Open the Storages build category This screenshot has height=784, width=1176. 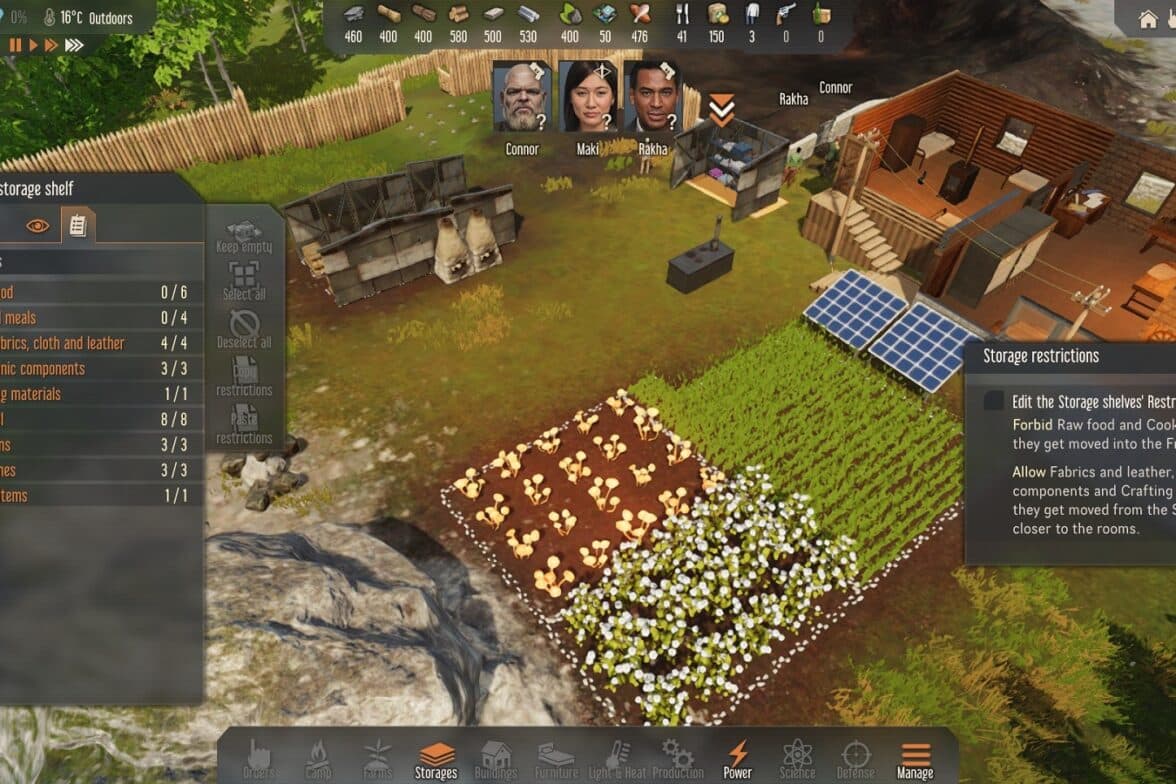[436, 760]
